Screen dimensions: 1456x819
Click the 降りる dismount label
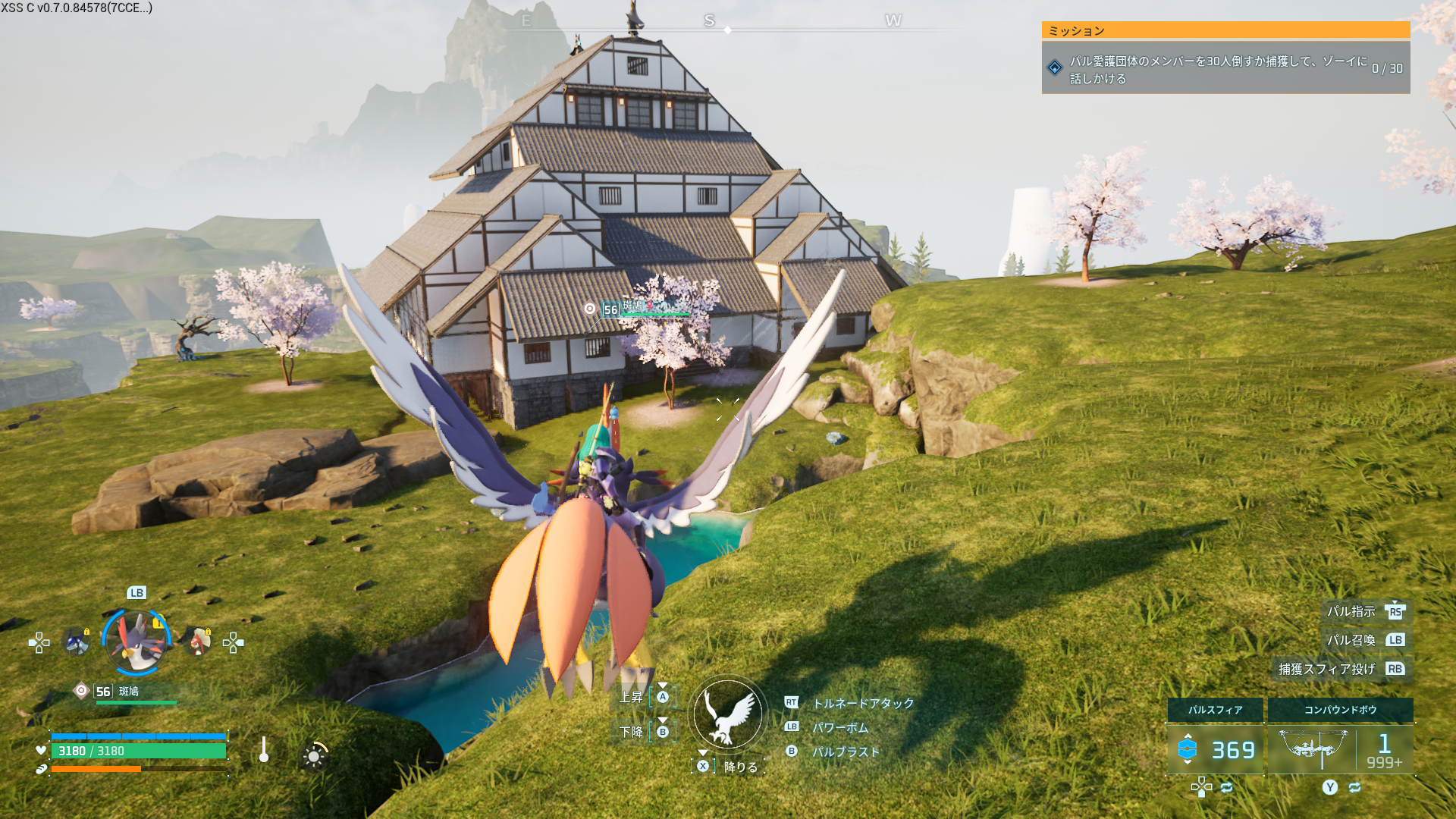[741, 767]
